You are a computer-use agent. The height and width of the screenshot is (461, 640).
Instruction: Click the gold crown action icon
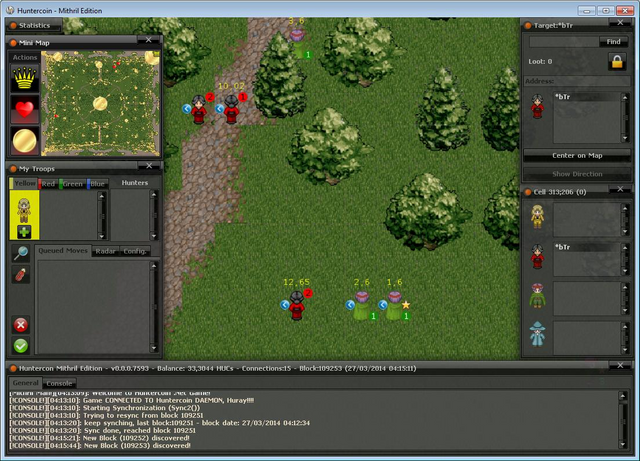coord(24,78)
